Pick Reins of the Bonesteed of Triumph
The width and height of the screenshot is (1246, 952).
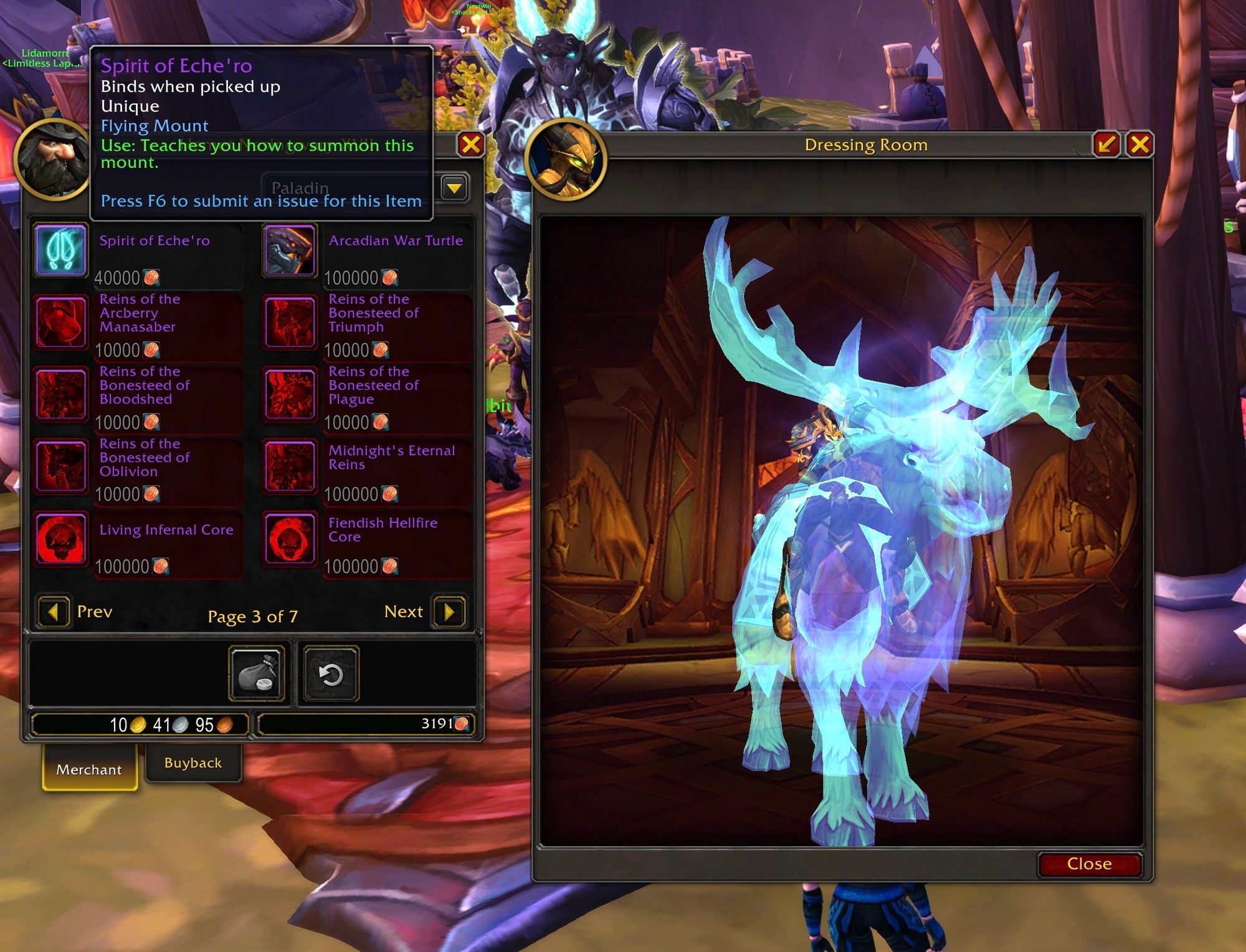tap(290, 322)
